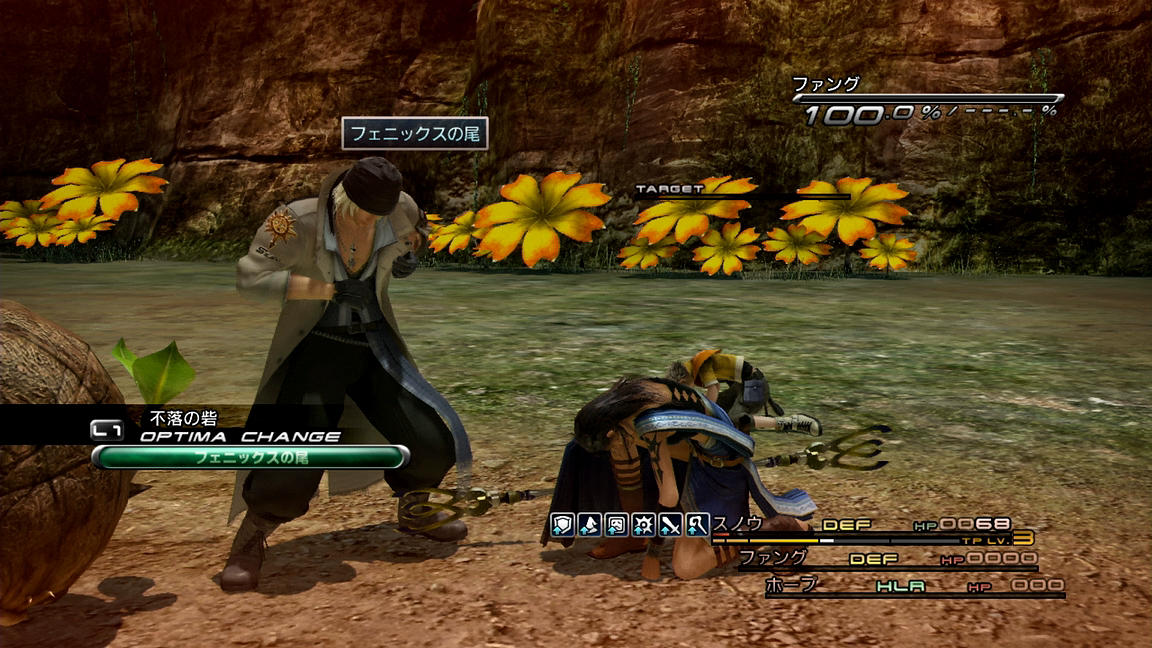Image resolution: width=1152 pixels, height=648 pixels.
Task: Click the sunburst buff status icon
Action: [644, 523]
